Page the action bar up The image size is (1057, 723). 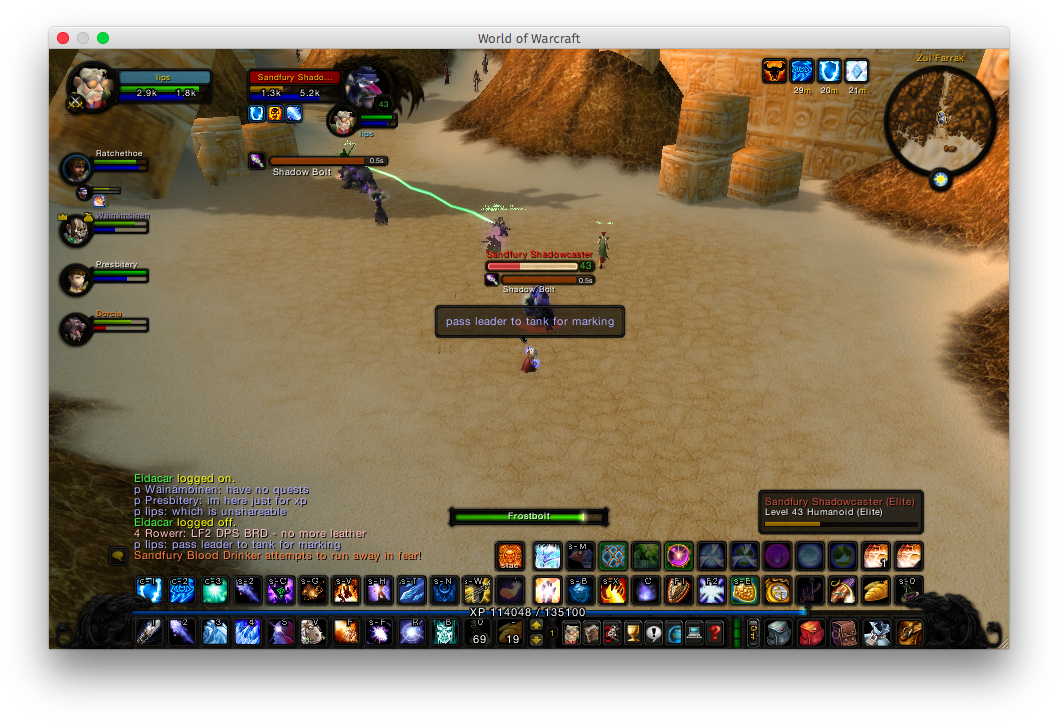tap(537, 625)
